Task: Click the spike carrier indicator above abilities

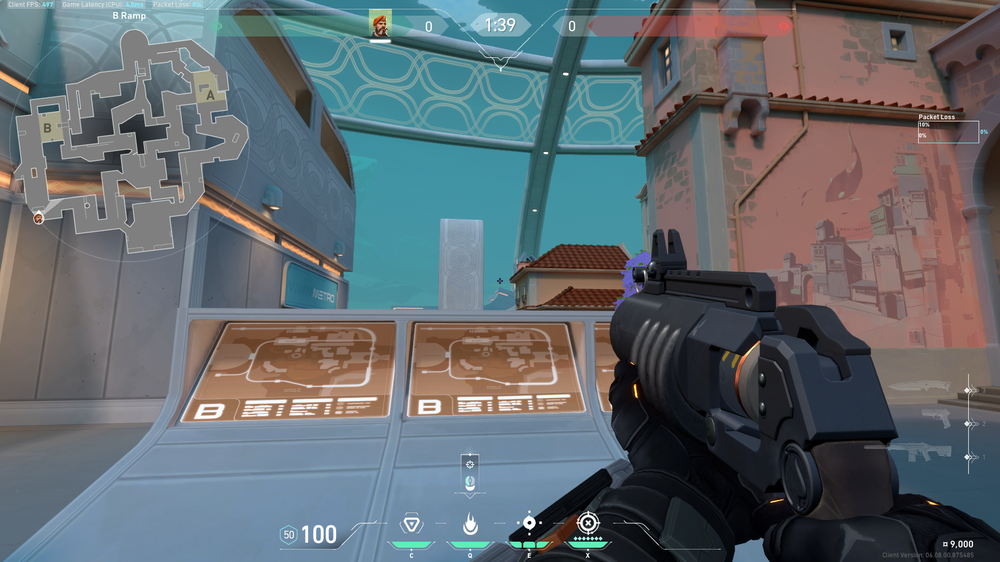Action: click(470, 474)
